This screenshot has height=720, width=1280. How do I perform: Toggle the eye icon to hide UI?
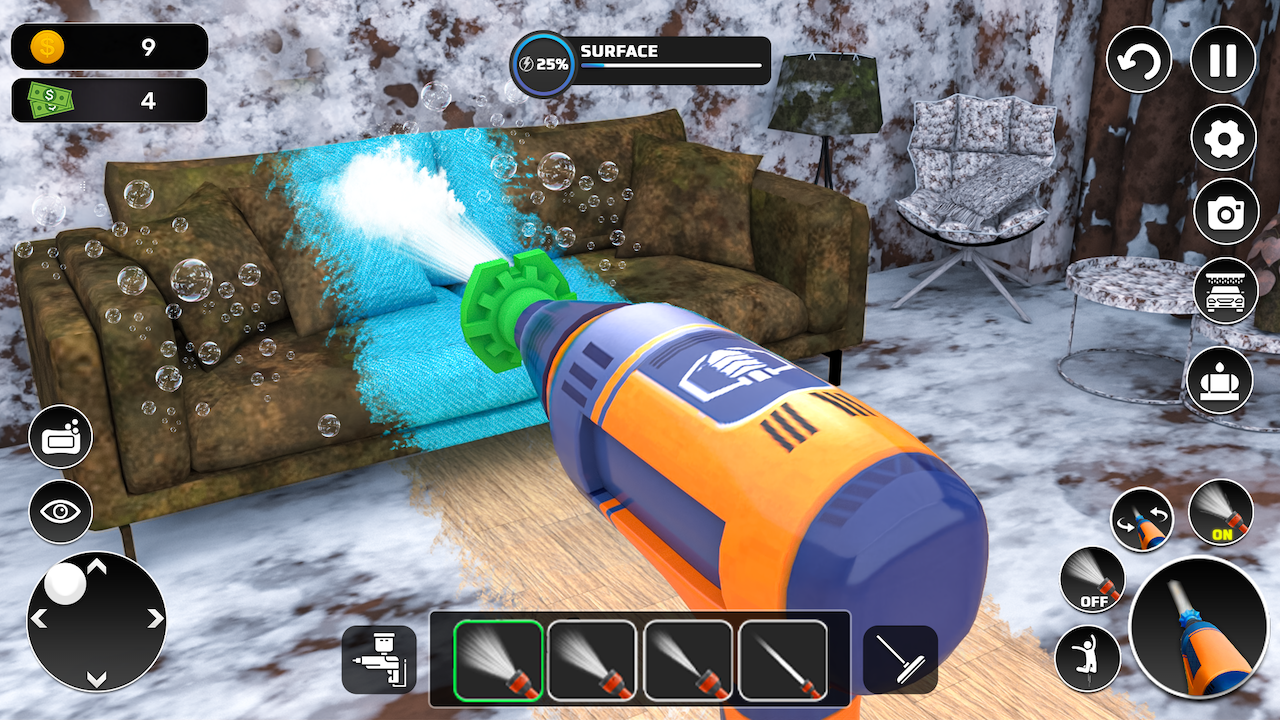click(x=62, y=512)
